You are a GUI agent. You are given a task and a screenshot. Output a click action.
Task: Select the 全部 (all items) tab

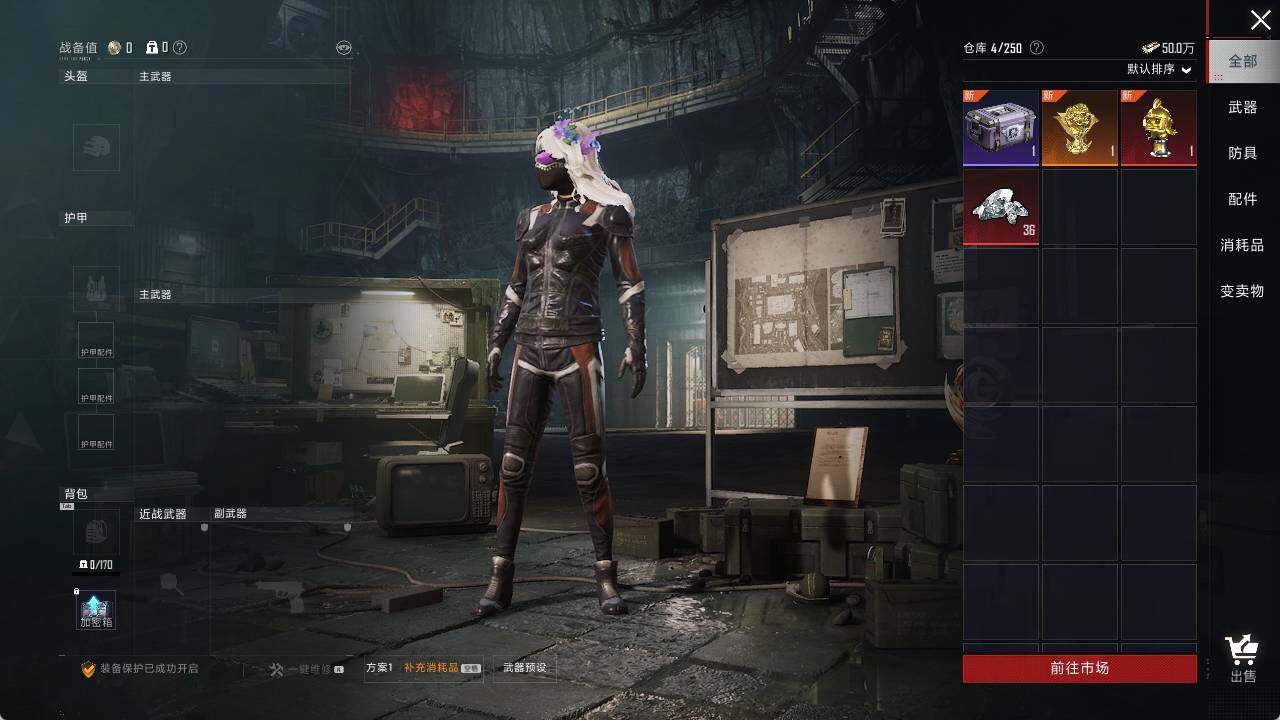[x=1242, y=61]
